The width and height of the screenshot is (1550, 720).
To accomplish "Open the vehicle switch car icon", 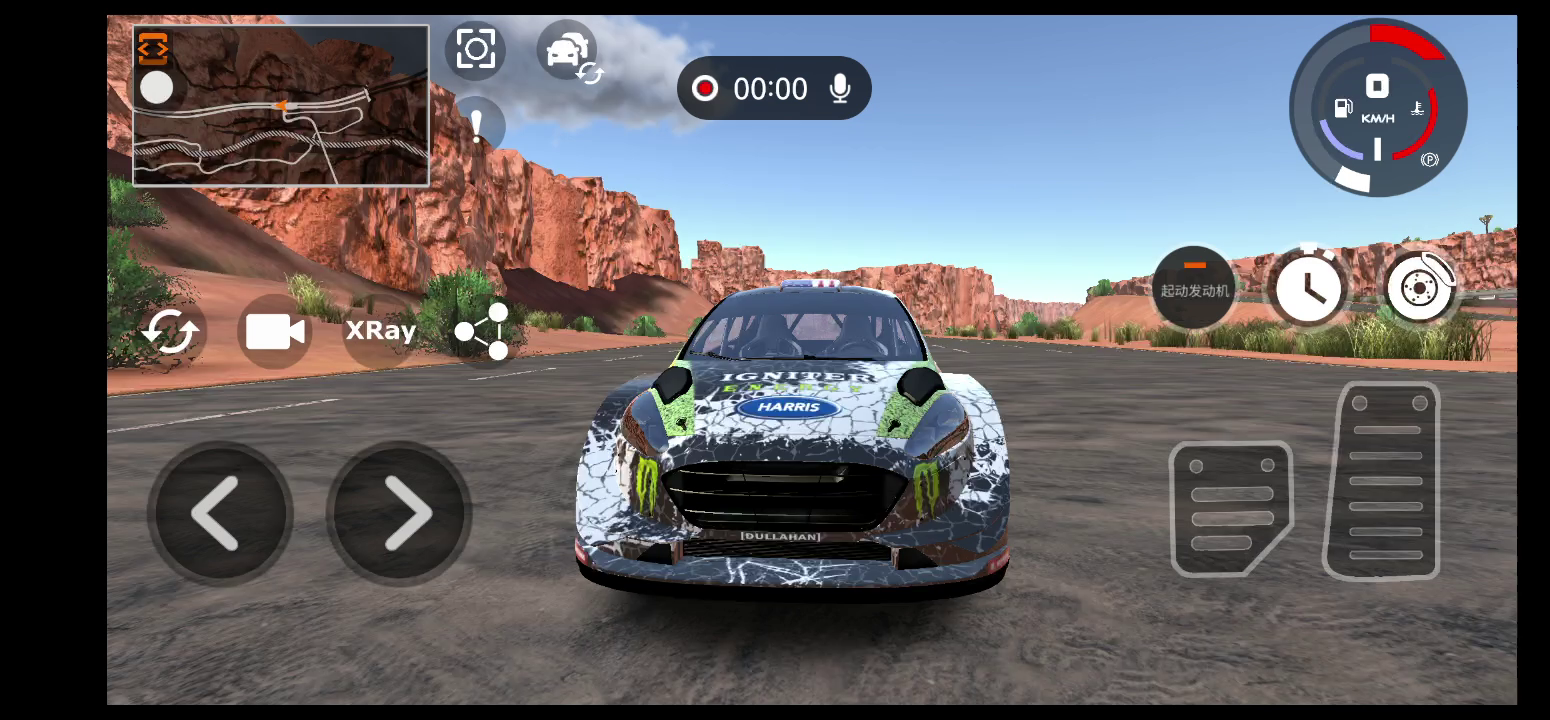I will (x=569, y=53).
